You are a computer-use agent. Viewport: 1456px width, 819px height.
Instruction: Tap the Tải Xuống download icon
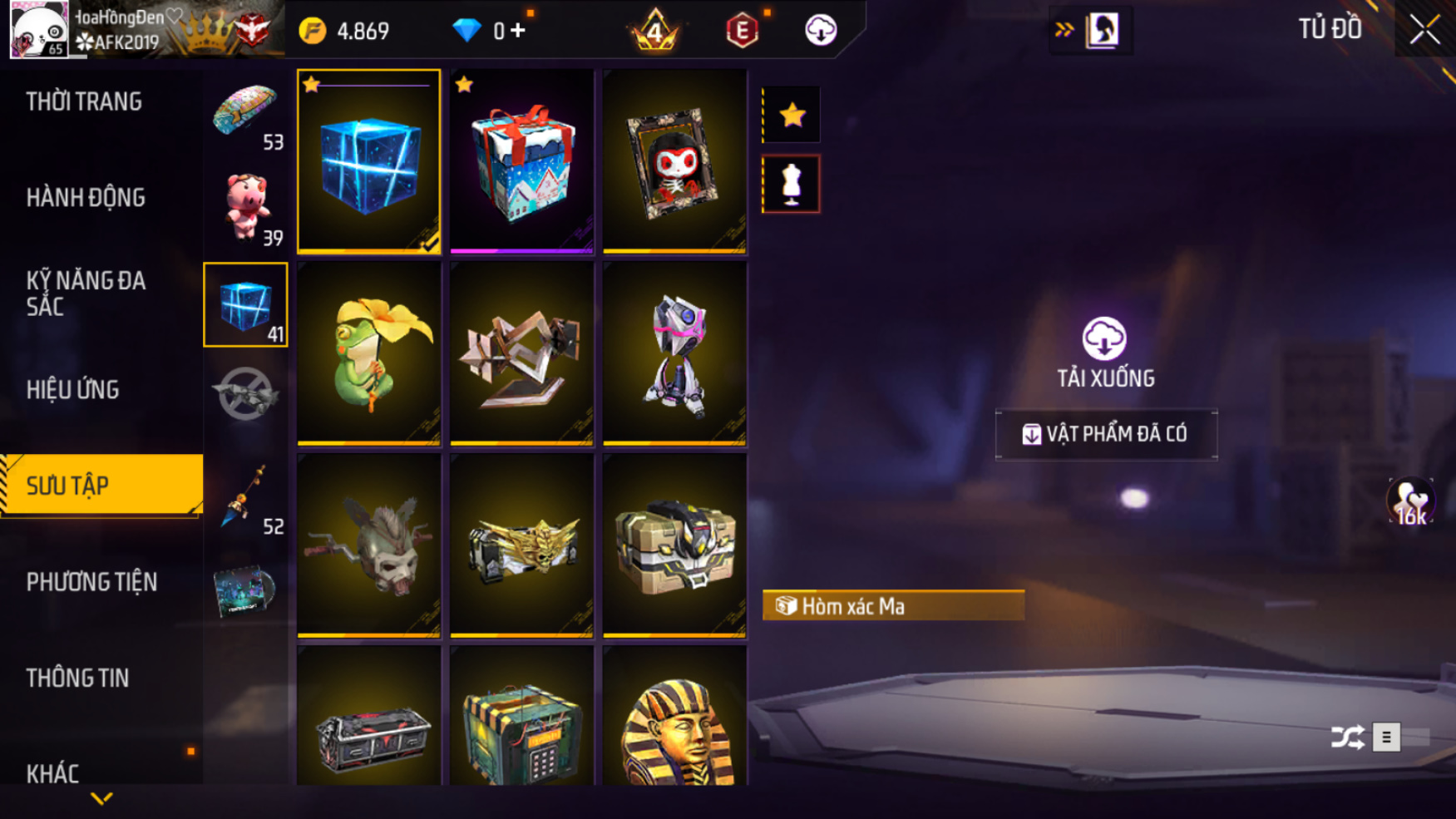pos(1104,338)
